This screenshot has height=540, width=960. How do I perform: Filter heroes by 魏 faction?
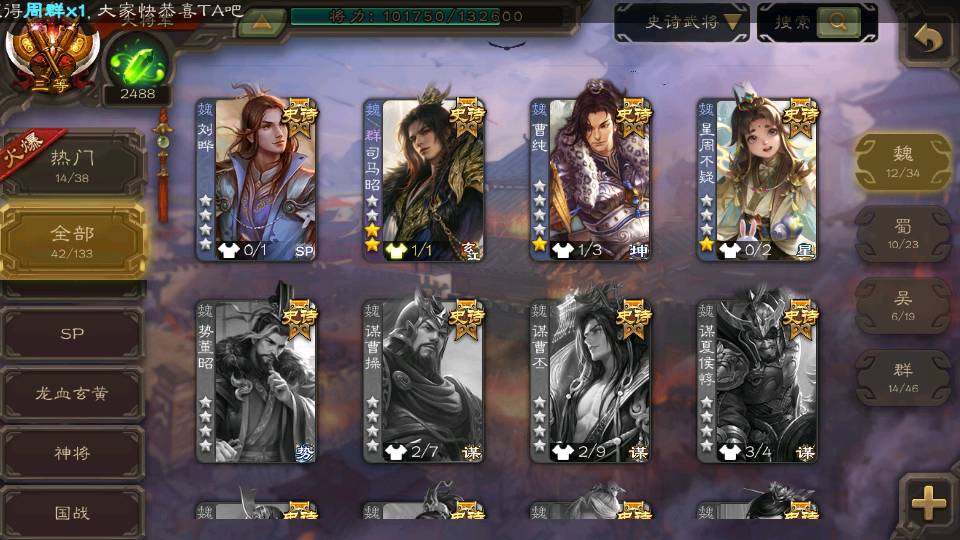coord(902,160)
